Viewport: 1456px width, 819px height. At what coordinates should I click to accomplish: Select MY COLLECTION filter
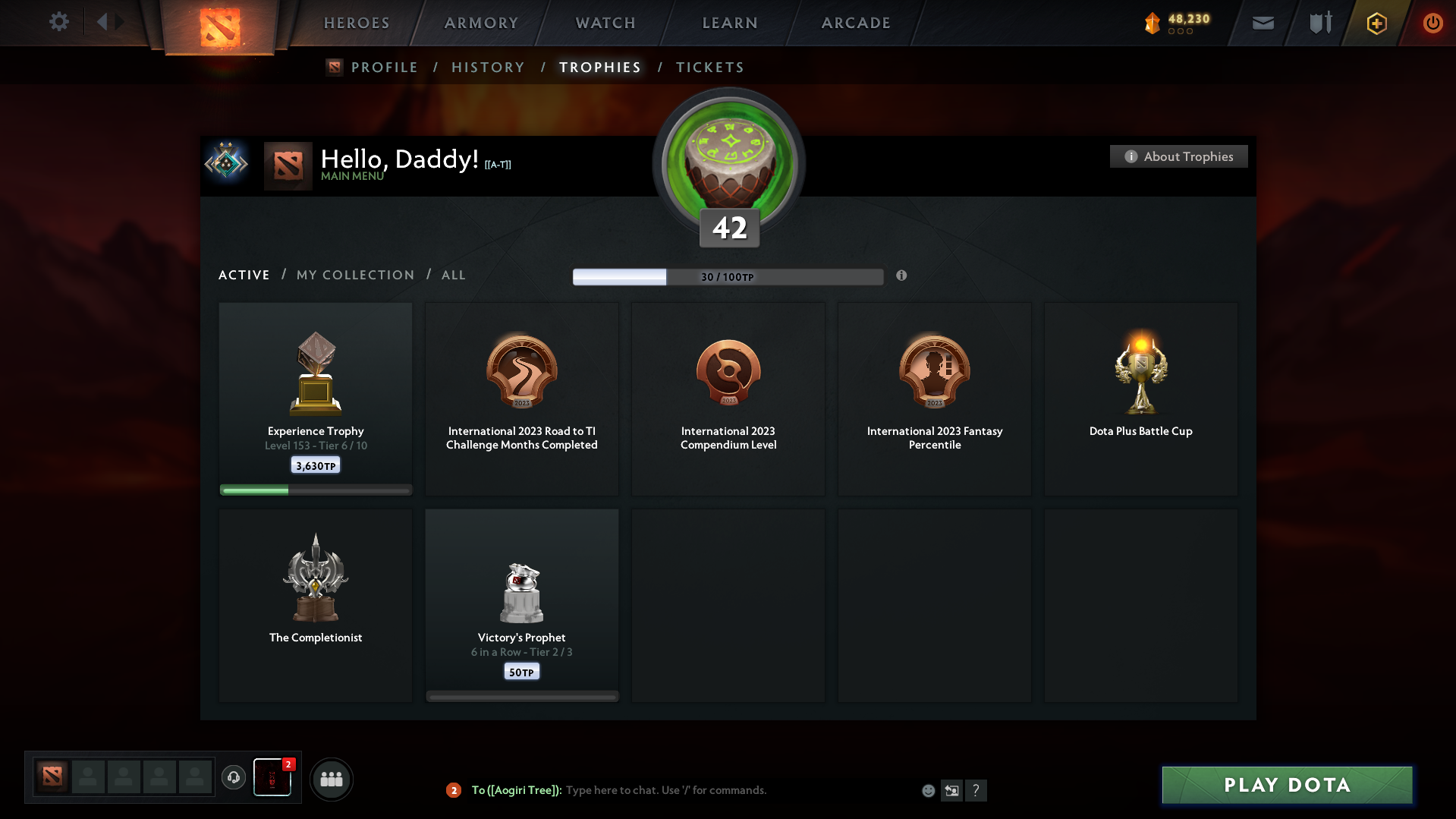pos(354,275)
